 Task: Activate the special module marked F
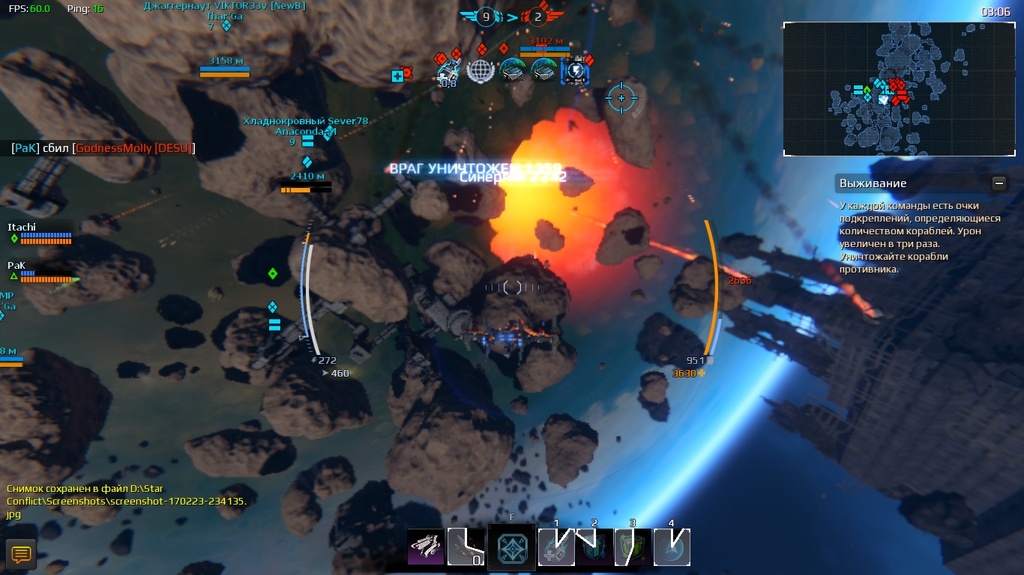[511, 547]
